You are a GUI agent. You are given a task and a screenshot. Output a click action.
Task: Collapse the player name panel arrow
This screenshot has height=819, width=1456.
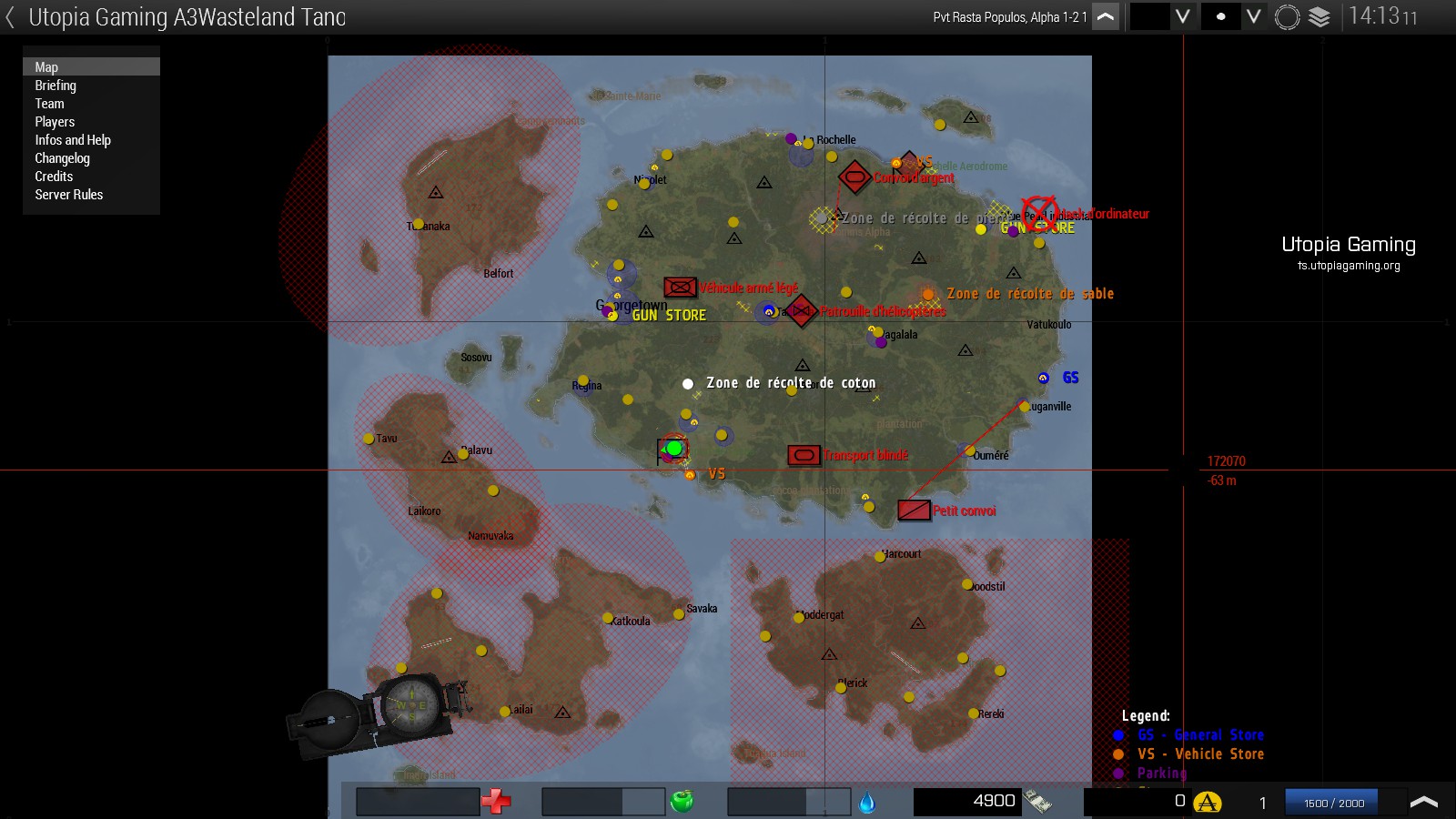pyautogui.click(x=1105, y=17)
